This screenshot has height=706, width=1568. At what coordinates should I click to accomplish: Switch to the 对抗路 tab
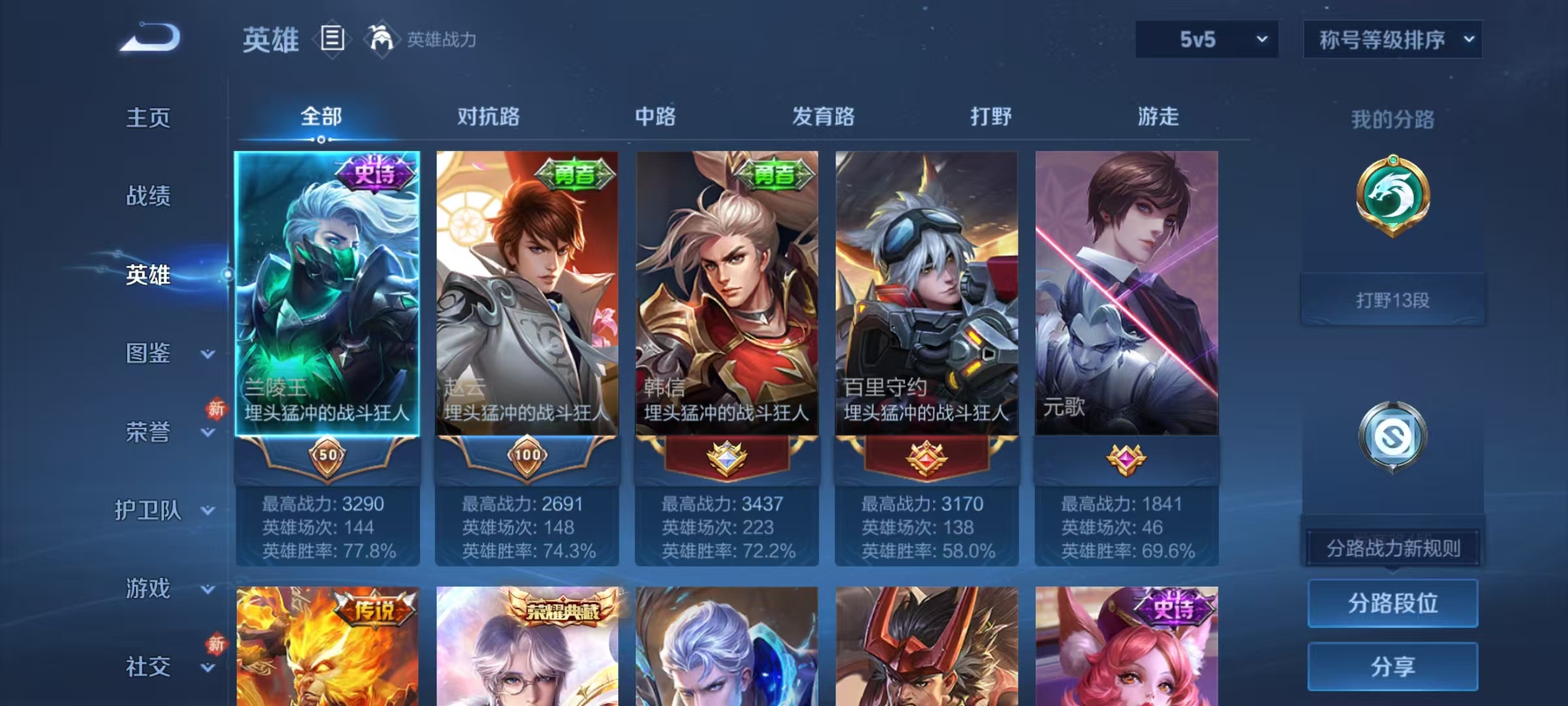point(489,117)
